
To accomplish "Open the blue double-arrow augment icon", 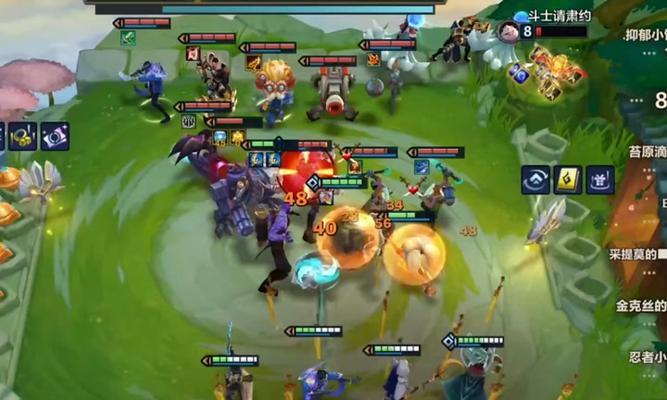I will coord(535,180).
